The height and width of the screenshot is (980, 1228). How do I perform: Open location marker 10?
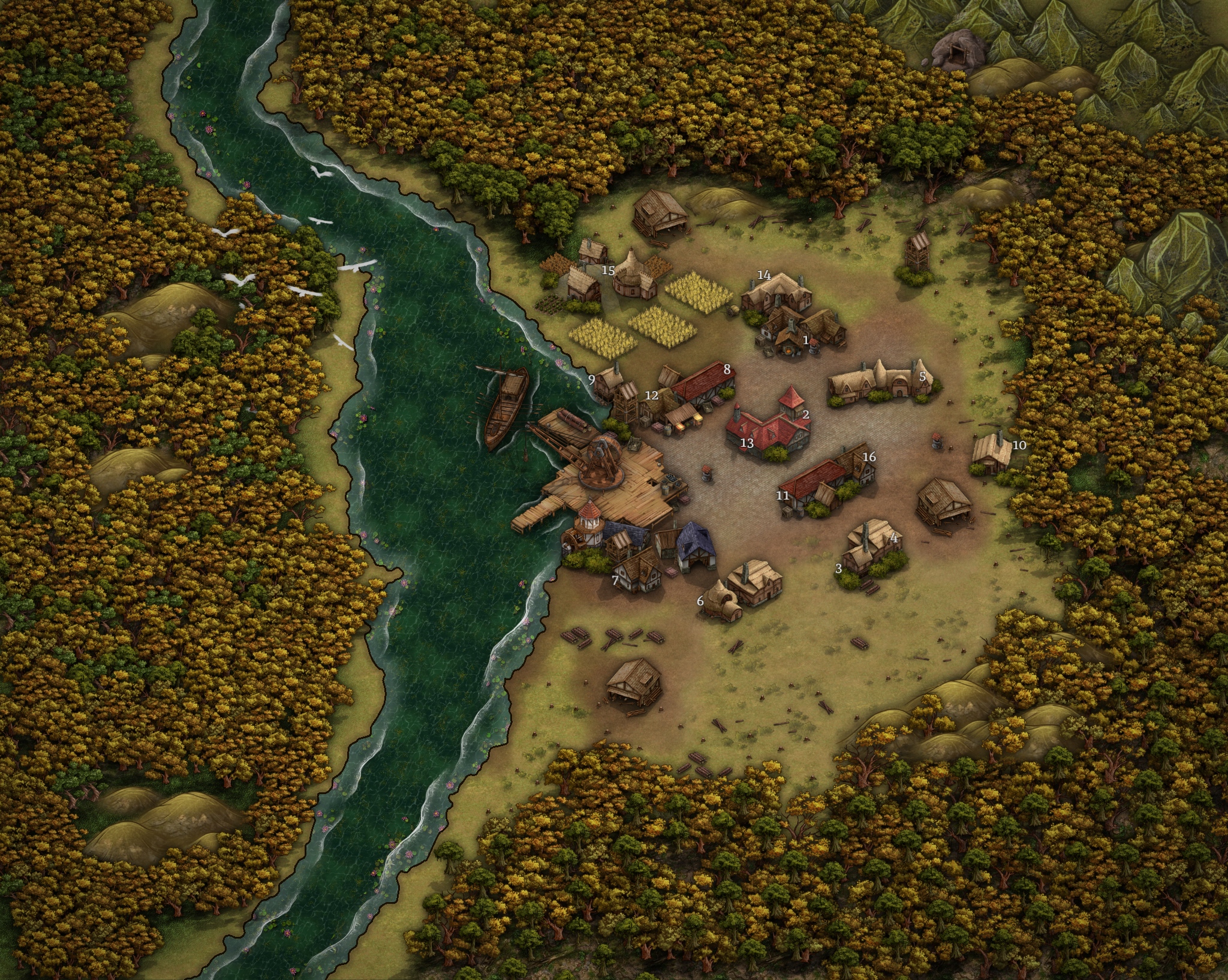coord(1019,445)
